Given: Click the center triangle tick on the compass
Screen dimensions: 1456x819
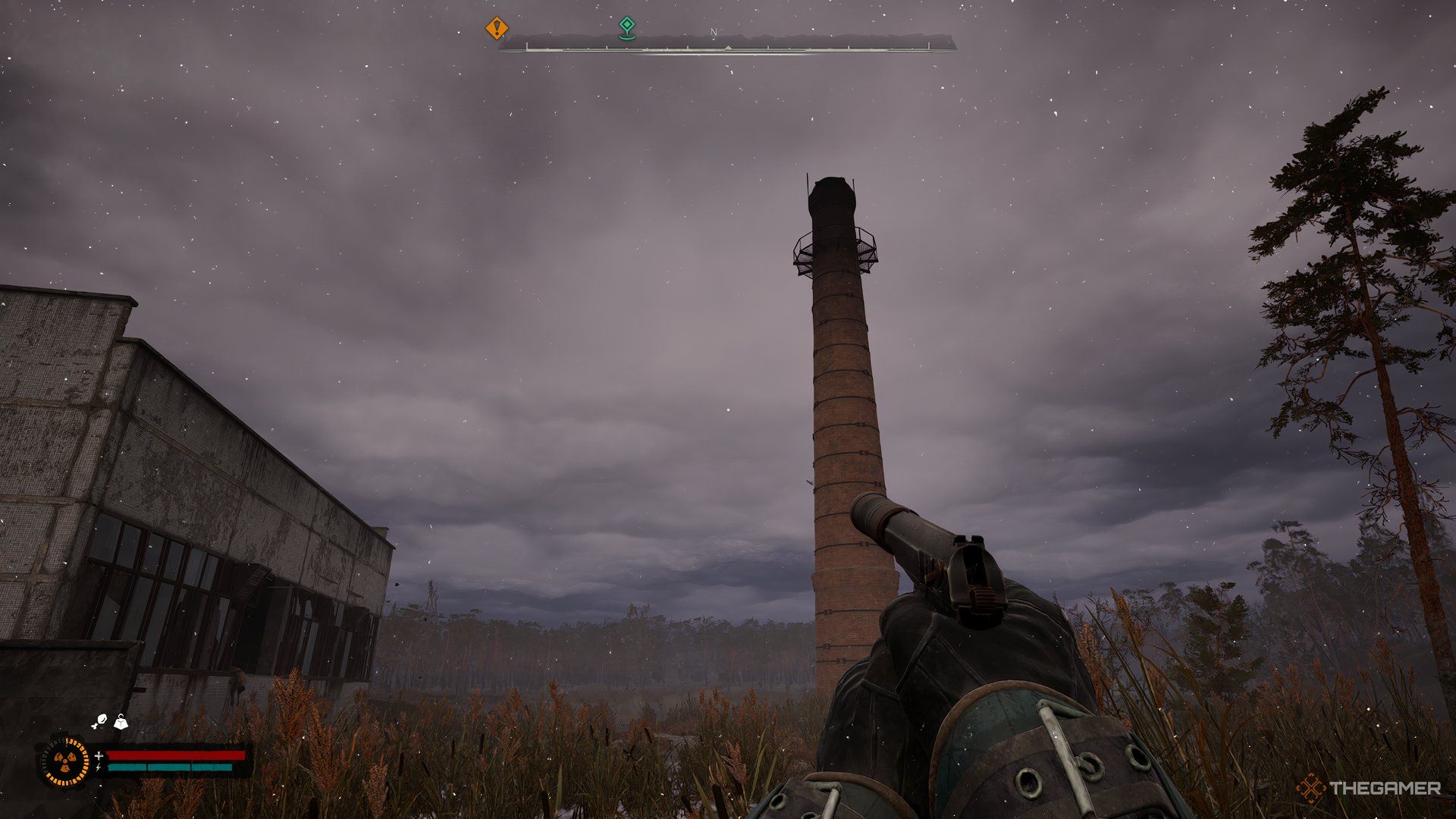Looking at the screenshot, I should tap(727, 48).
